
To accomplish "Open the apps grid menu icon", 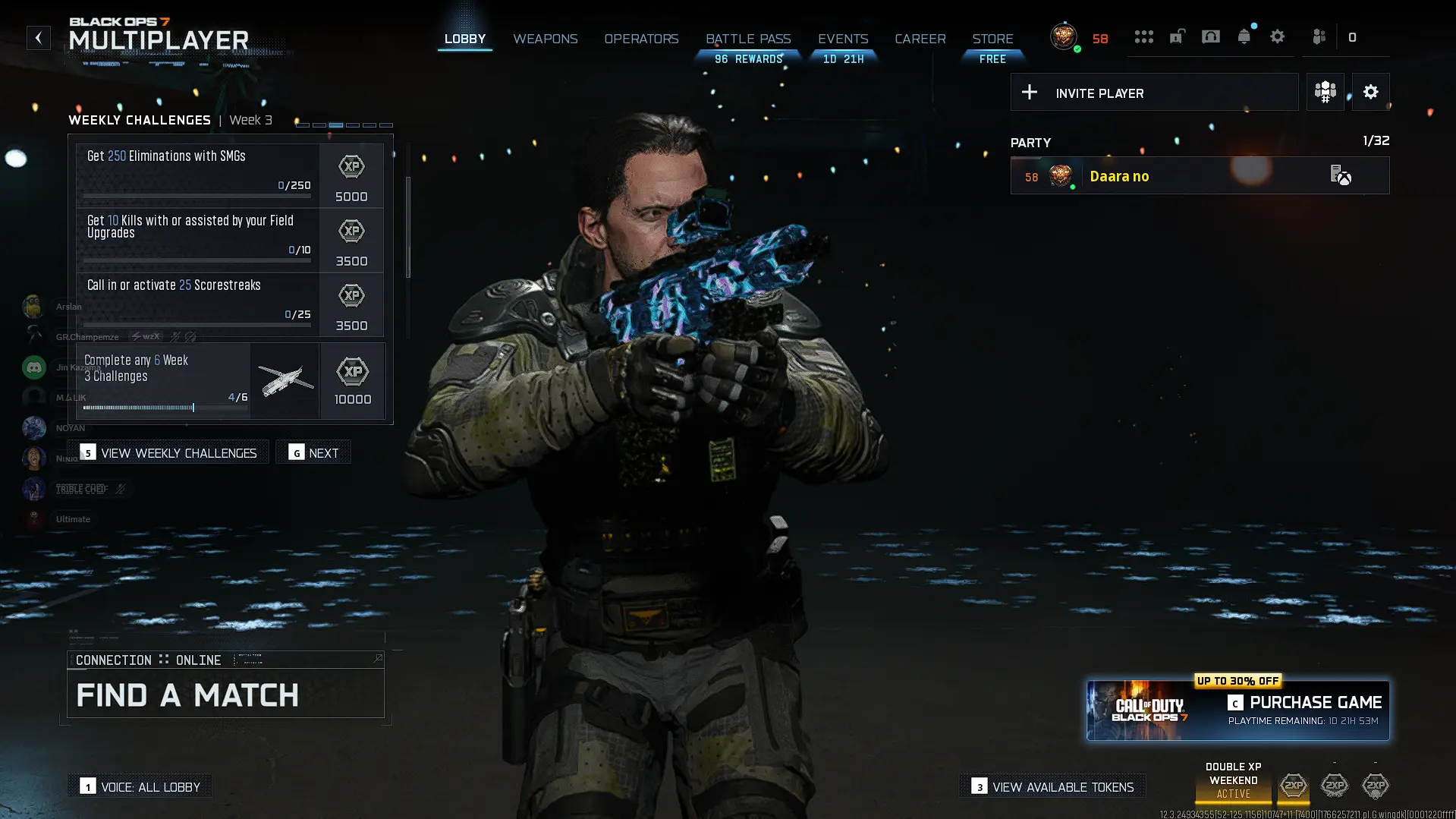I will coord(1144,36).
